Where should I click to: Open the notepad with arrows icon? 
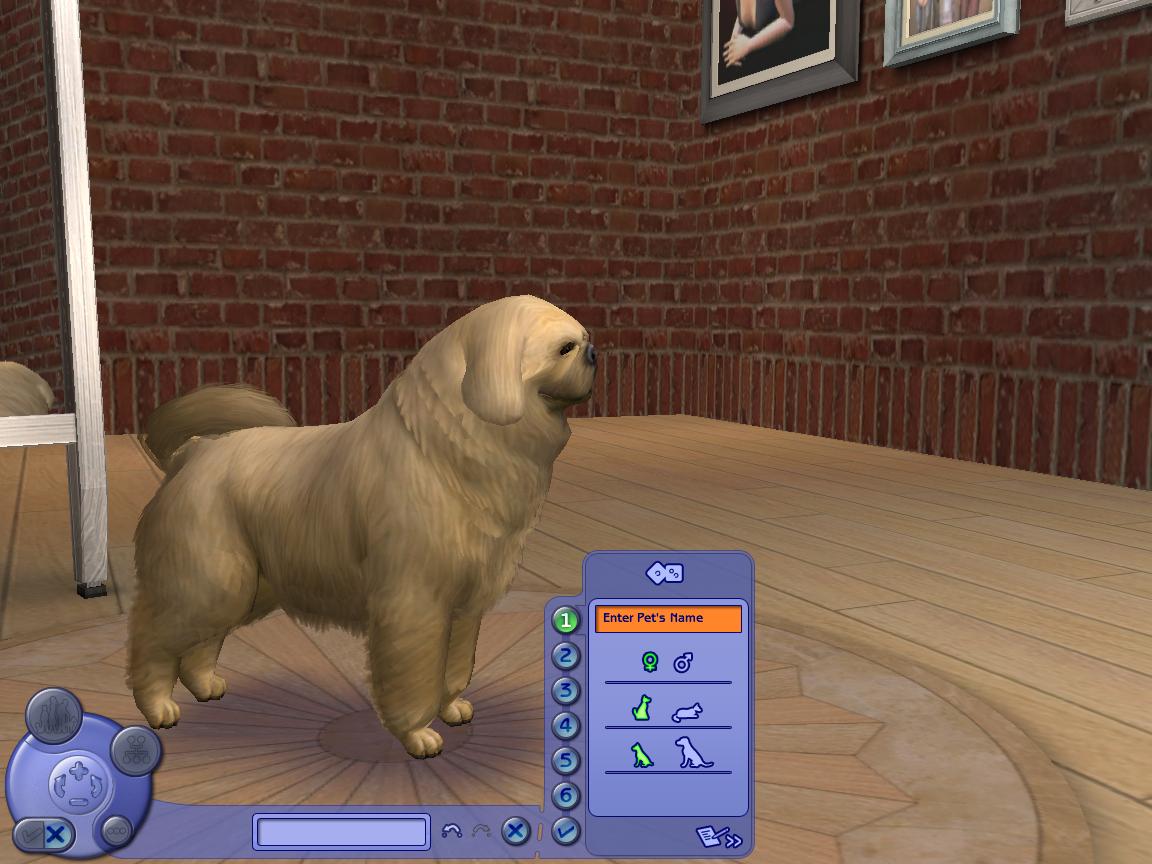(719, 836)
